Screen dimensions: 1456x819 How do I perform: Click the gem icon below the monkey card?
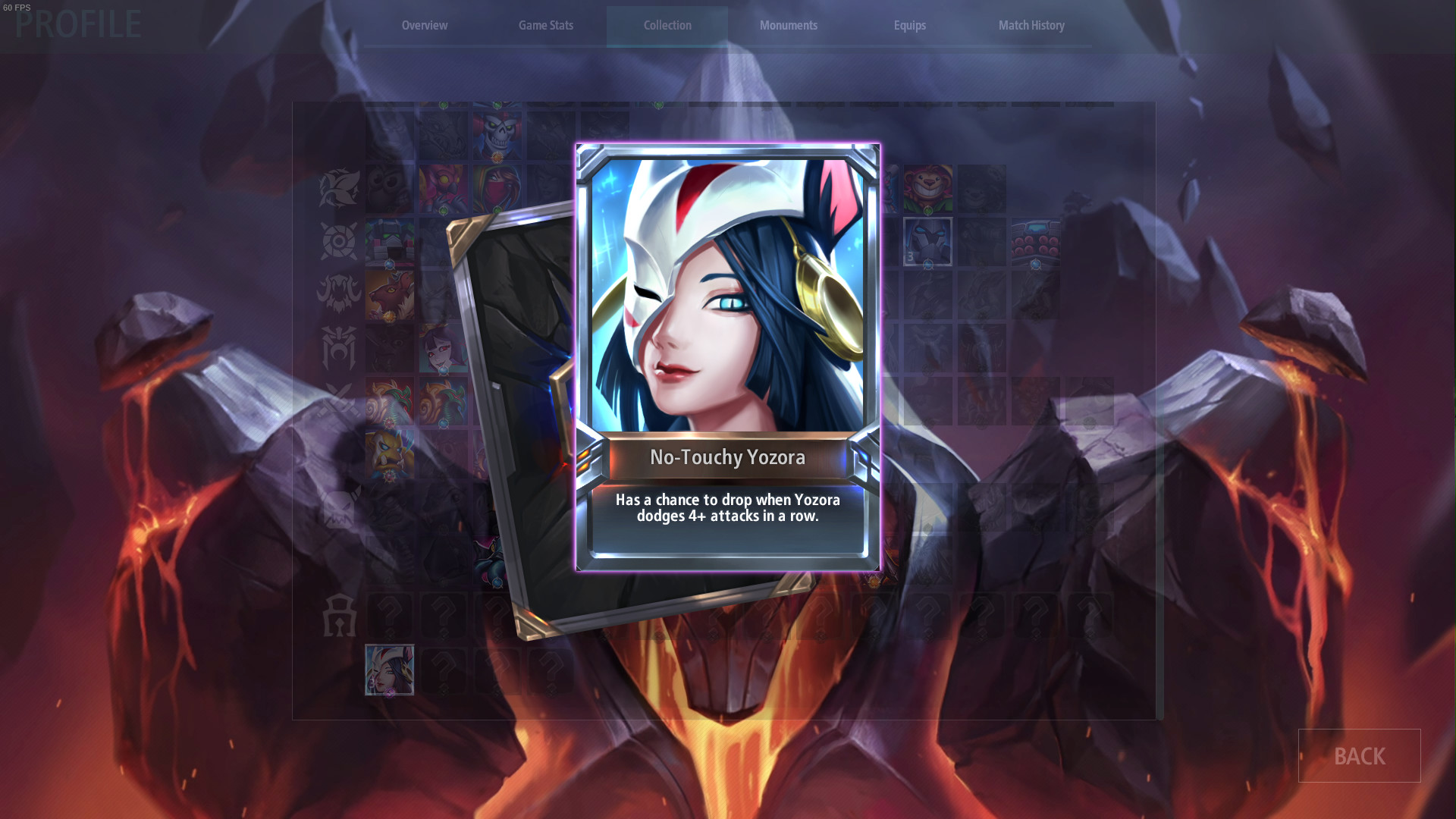pos(928,210)
